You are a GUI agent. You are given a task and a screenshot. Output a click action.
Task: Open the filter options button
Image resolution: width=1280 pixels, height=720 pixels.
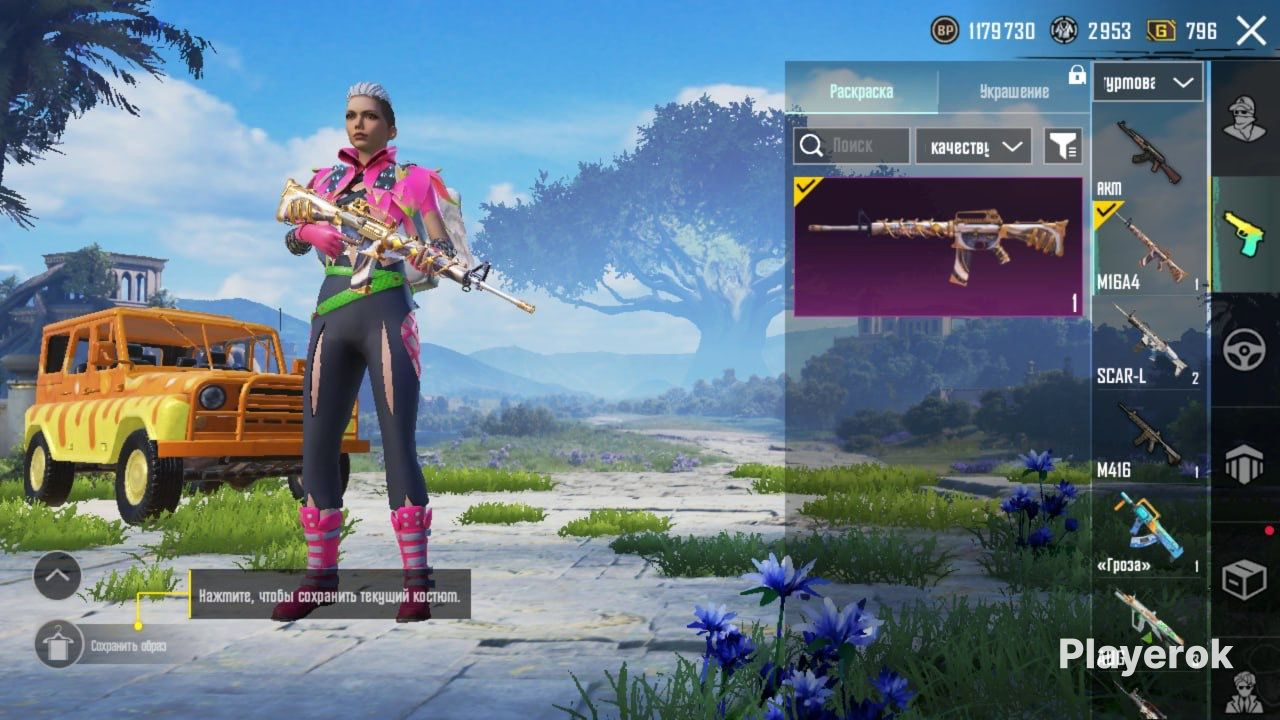pyautogui.click(x=1063, y=146)
